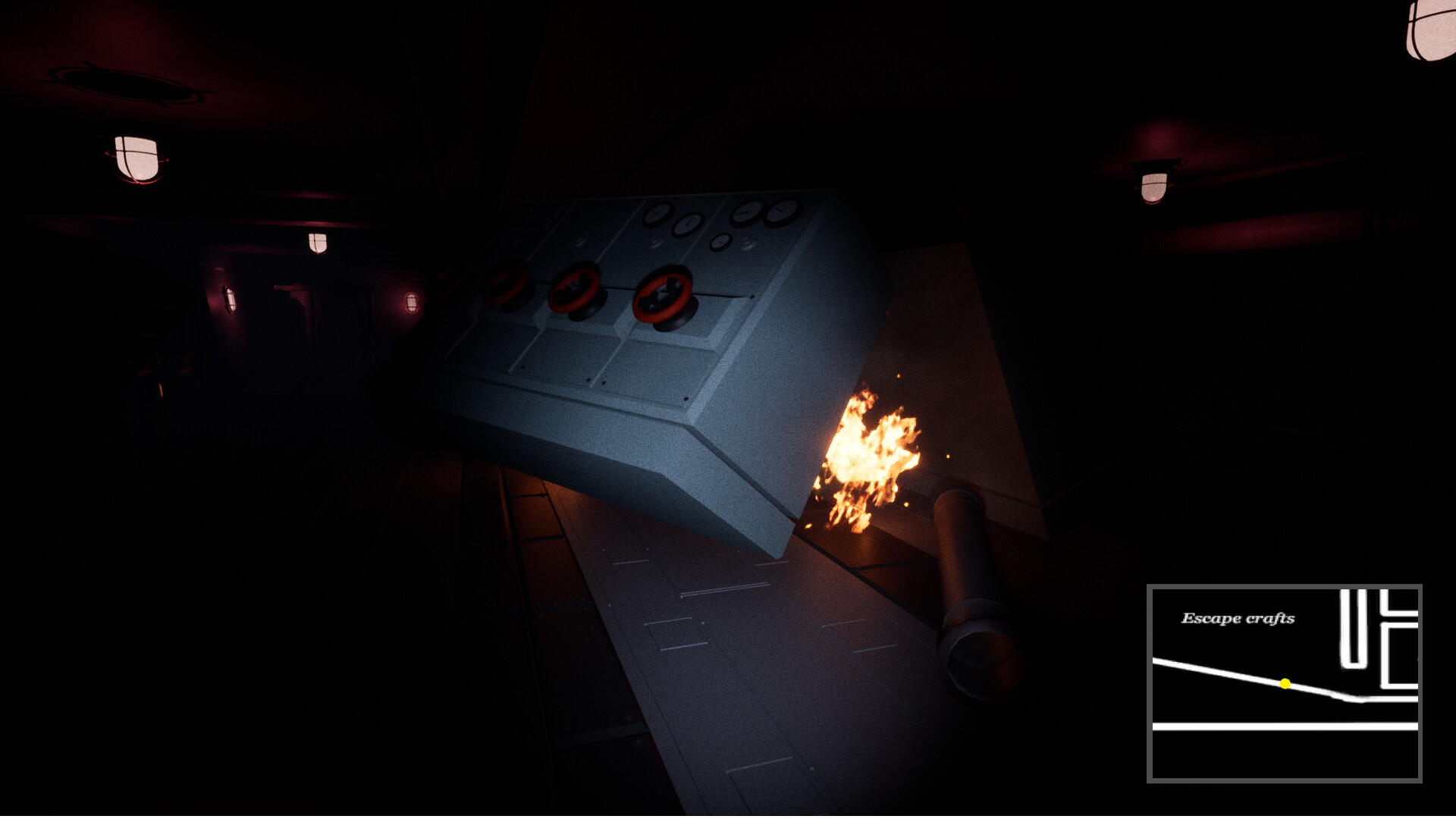
Task: Click the small round gauge below the dials
Action: coord(720,242)
